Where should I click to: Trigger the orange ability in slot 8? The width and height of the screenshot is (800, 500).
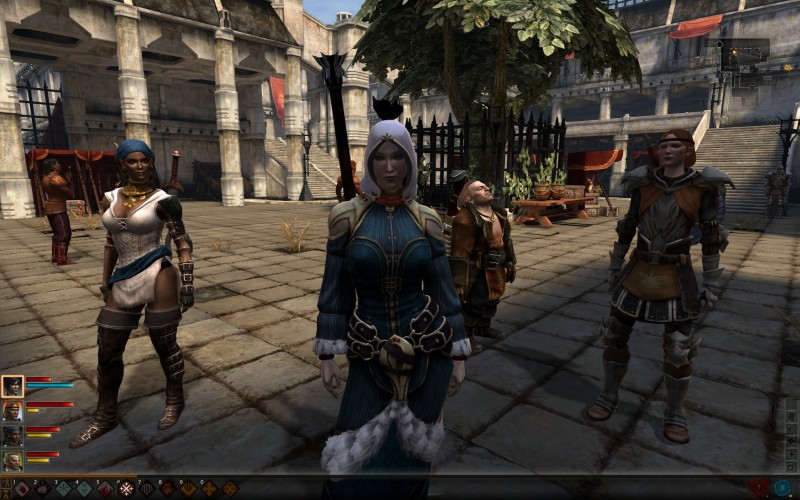168,489
